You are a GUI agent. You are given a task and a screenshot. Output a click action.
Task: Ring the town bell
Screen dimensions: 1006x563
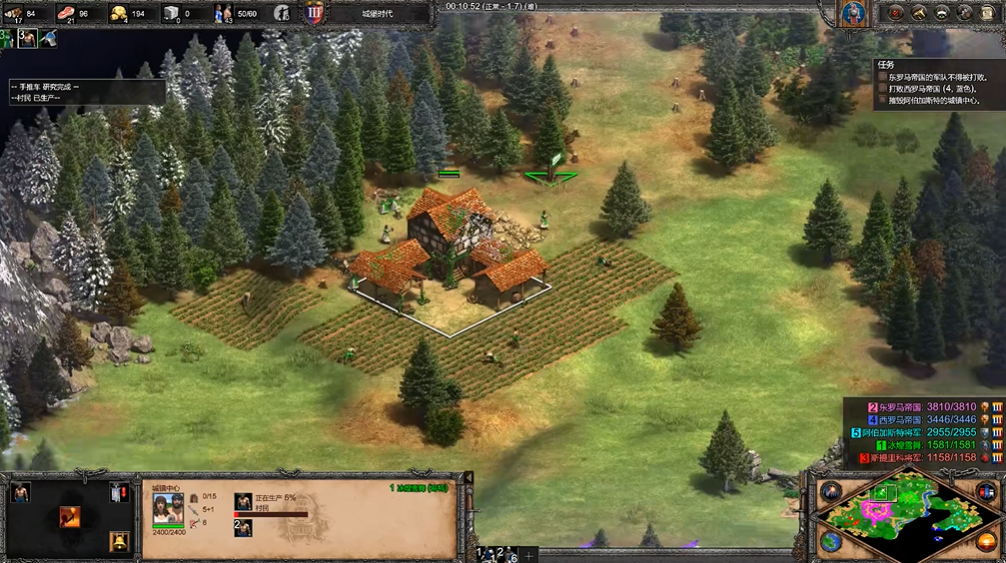tap(119, 542)
